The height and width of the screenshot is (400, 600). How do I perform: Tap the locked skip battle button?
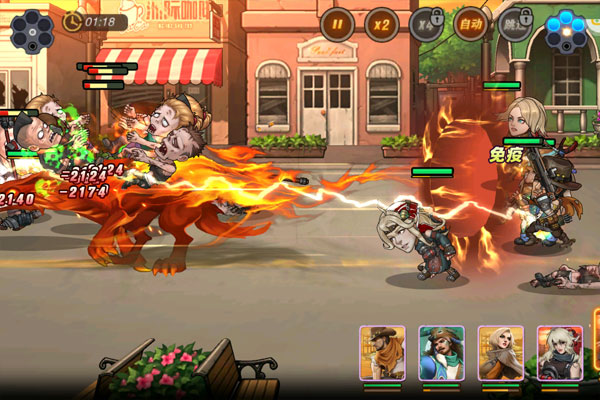tap(514, 23)
